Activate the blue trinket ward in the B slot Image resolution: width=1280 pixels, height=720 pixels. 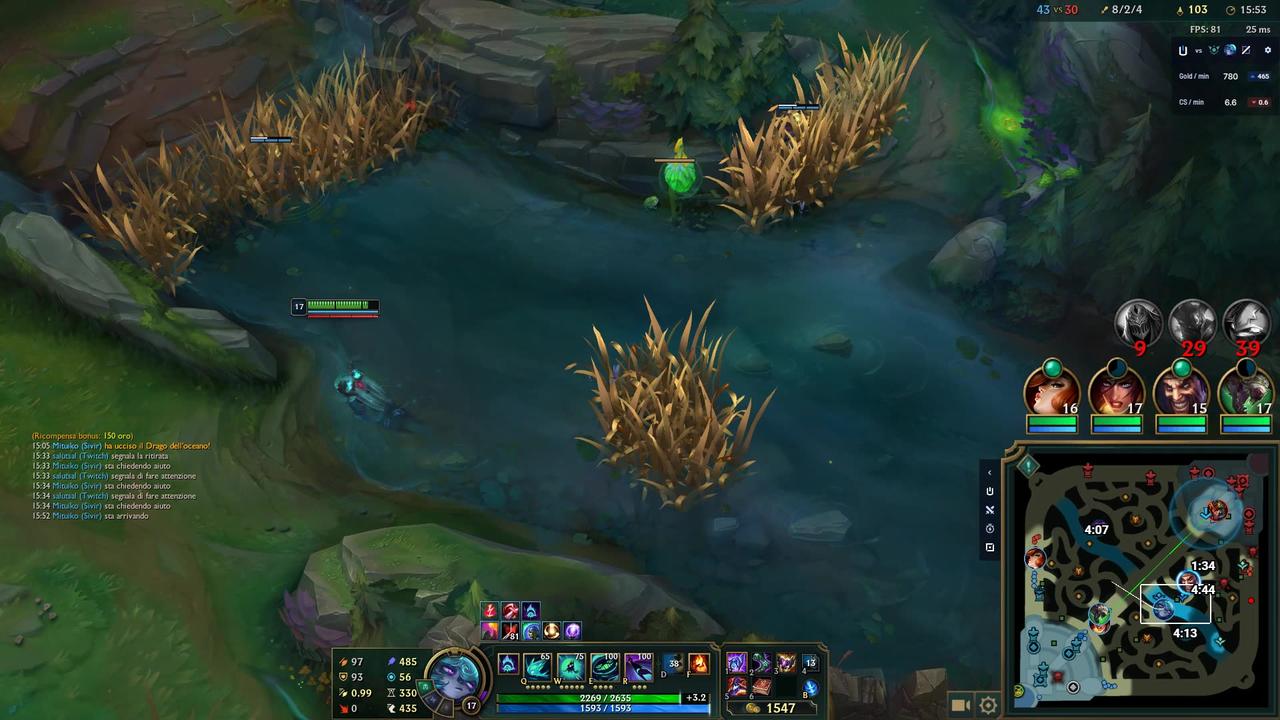coord(810,688)
